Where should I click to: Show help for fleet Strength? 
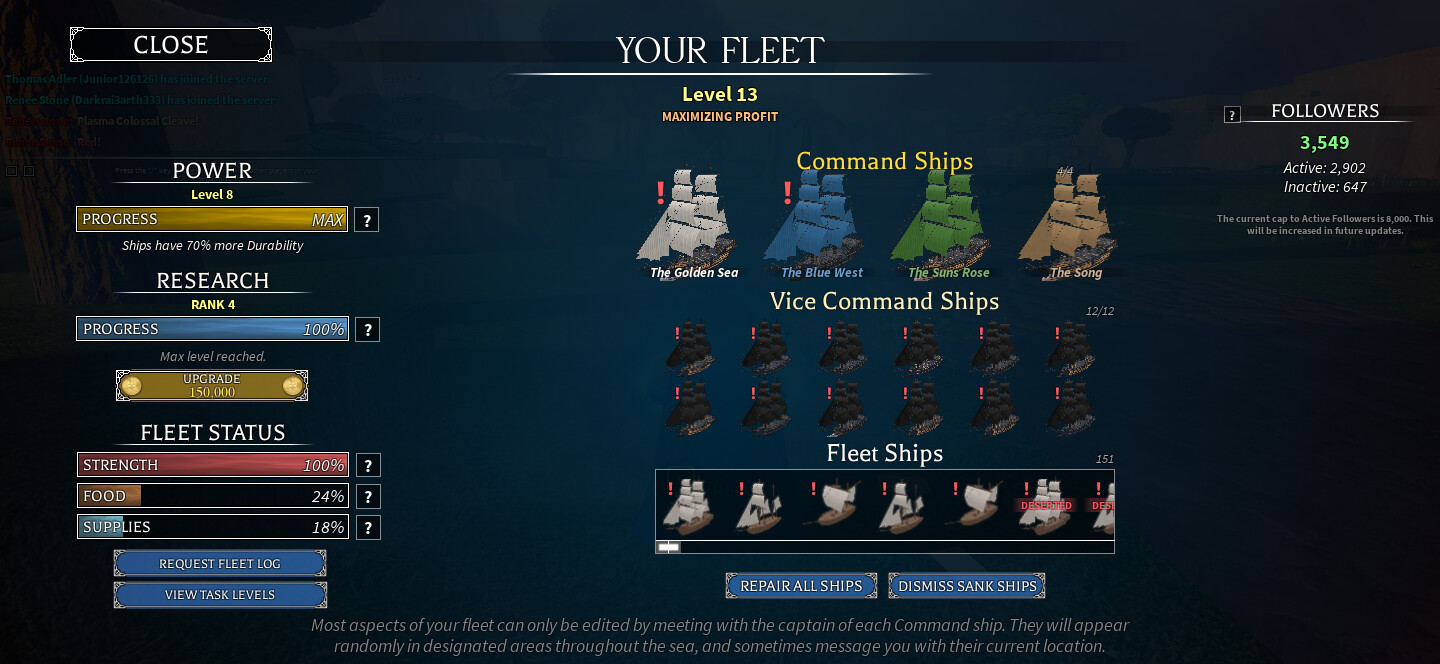tap(368, 465)
